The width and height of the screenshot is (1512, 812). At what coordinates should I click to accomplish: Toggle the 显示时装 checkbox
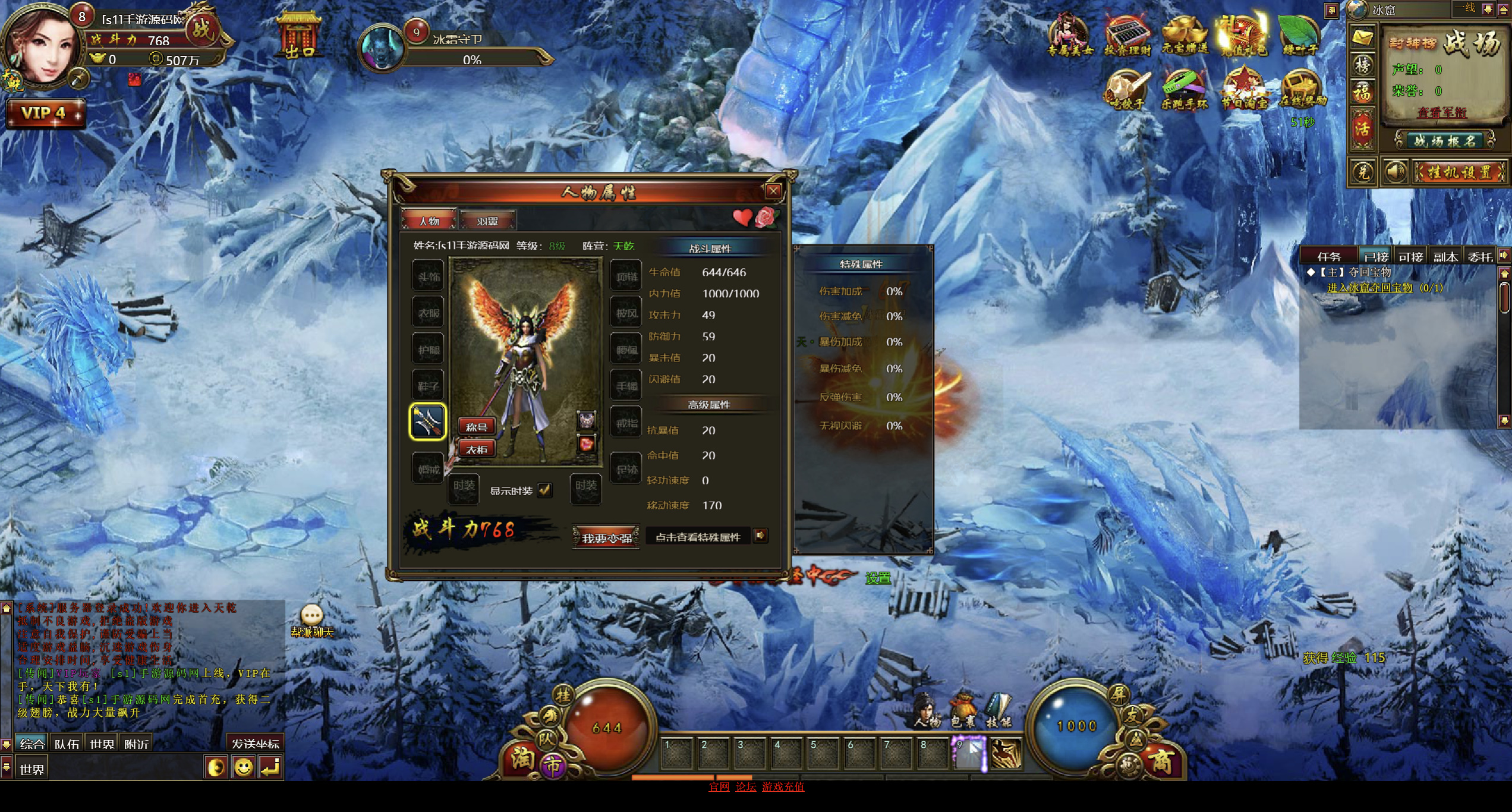click(544, 490)
